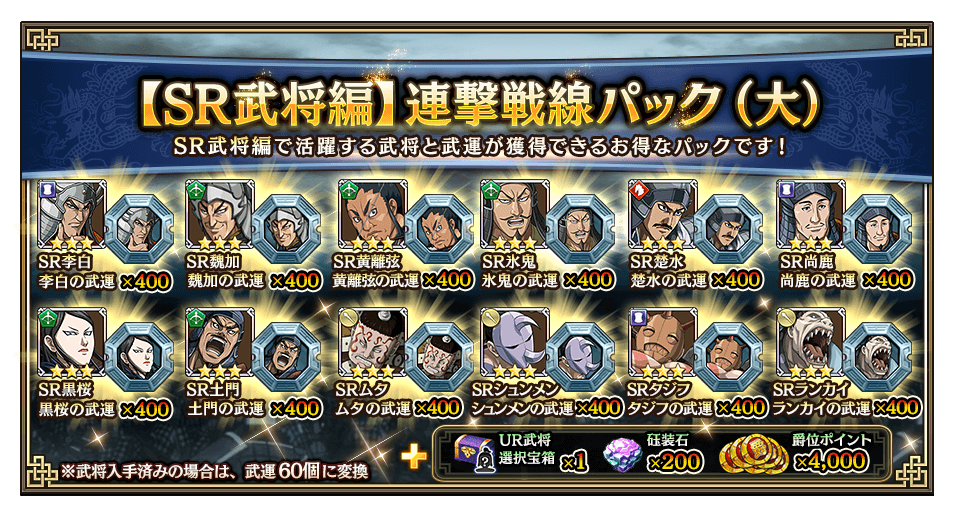The width and height of the screenshot is (954, 514).
Task: Open the SR氷鬼 character portrait
Action: coord(515,216)
